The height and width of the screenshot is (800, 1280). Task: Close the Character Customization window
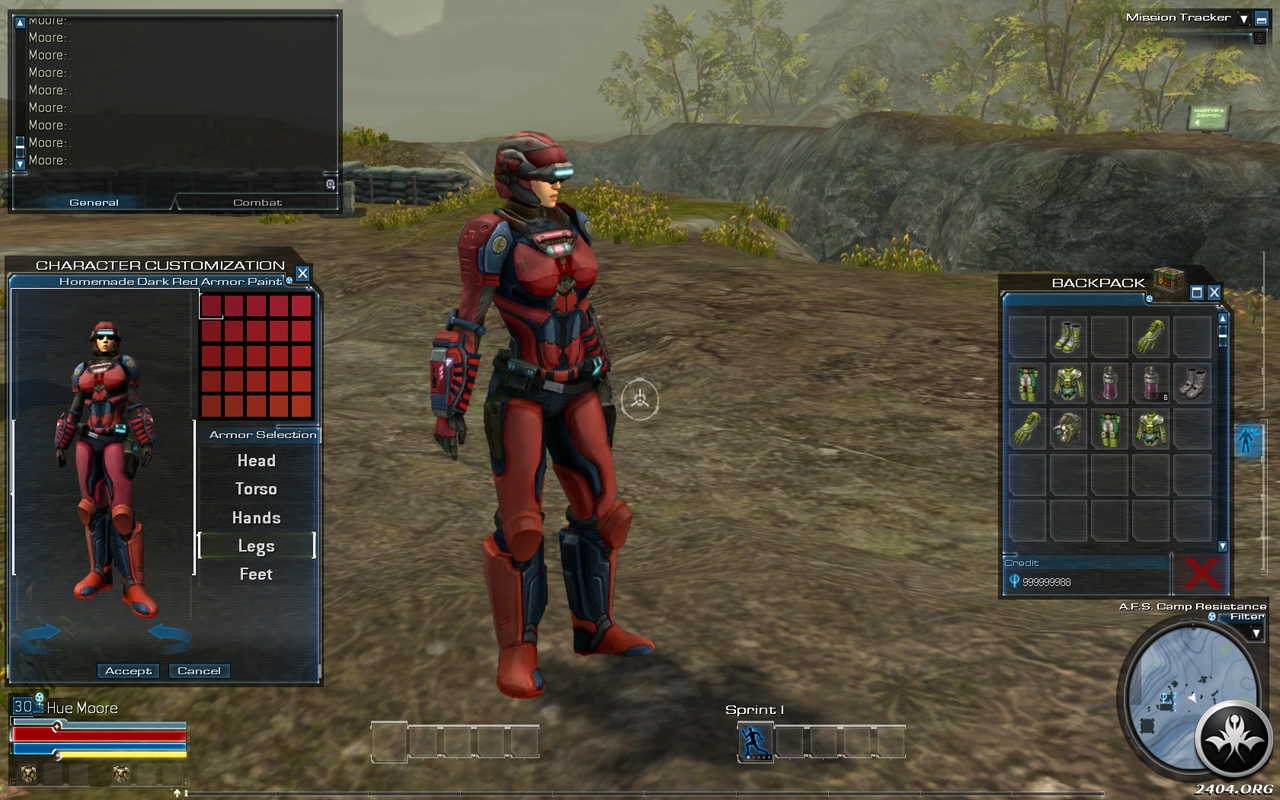click(303, 273)
